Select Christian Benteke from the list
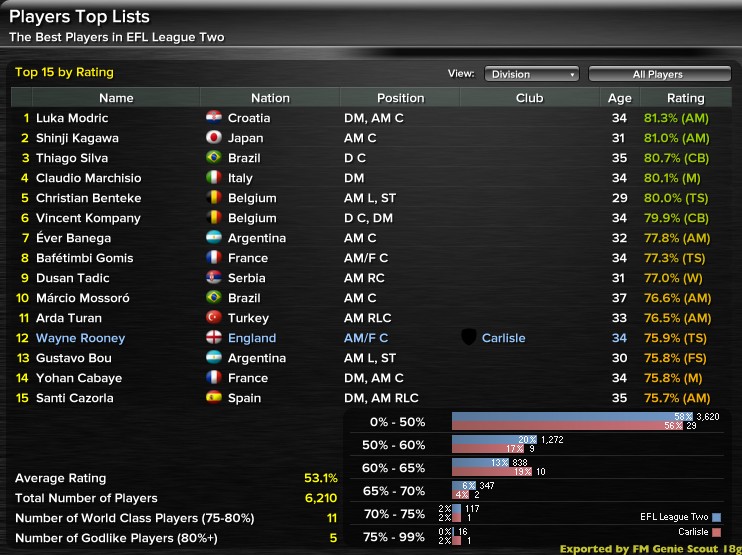 click(x=88, y=198)
